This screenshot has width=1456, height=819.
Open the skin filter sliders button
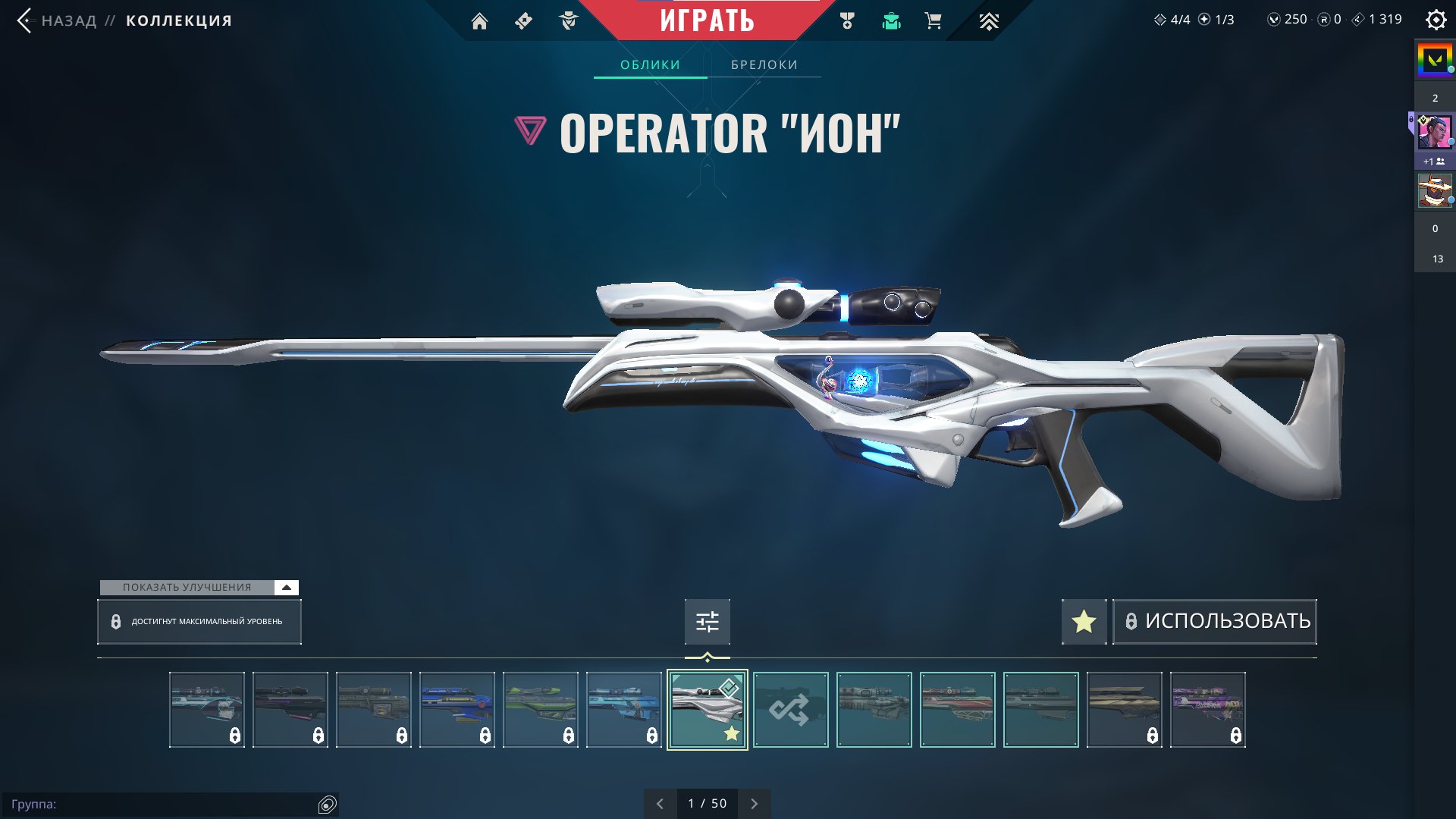[707, 622]
